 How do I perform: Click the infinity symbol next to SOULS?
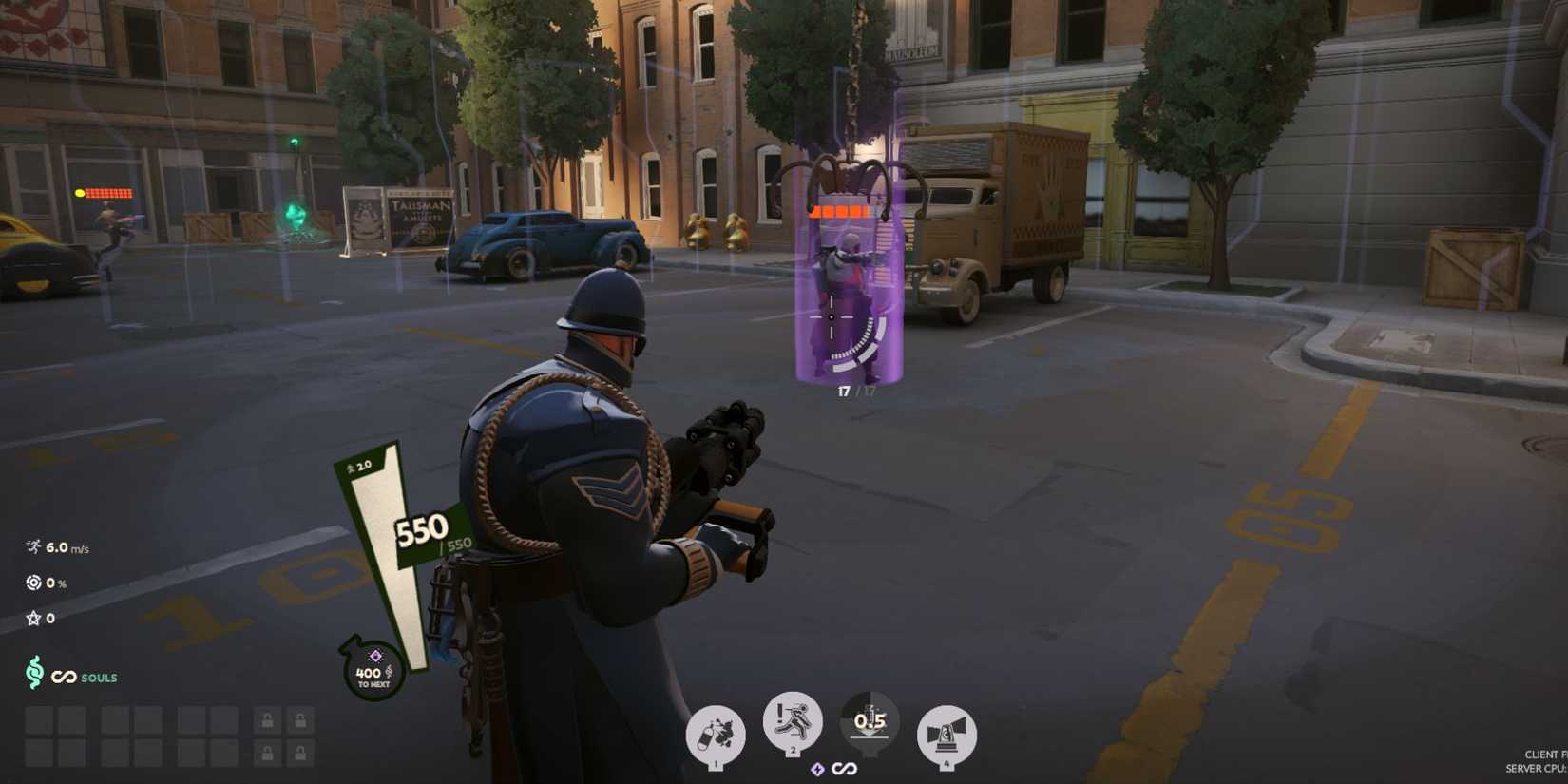(x=64, y=678)
